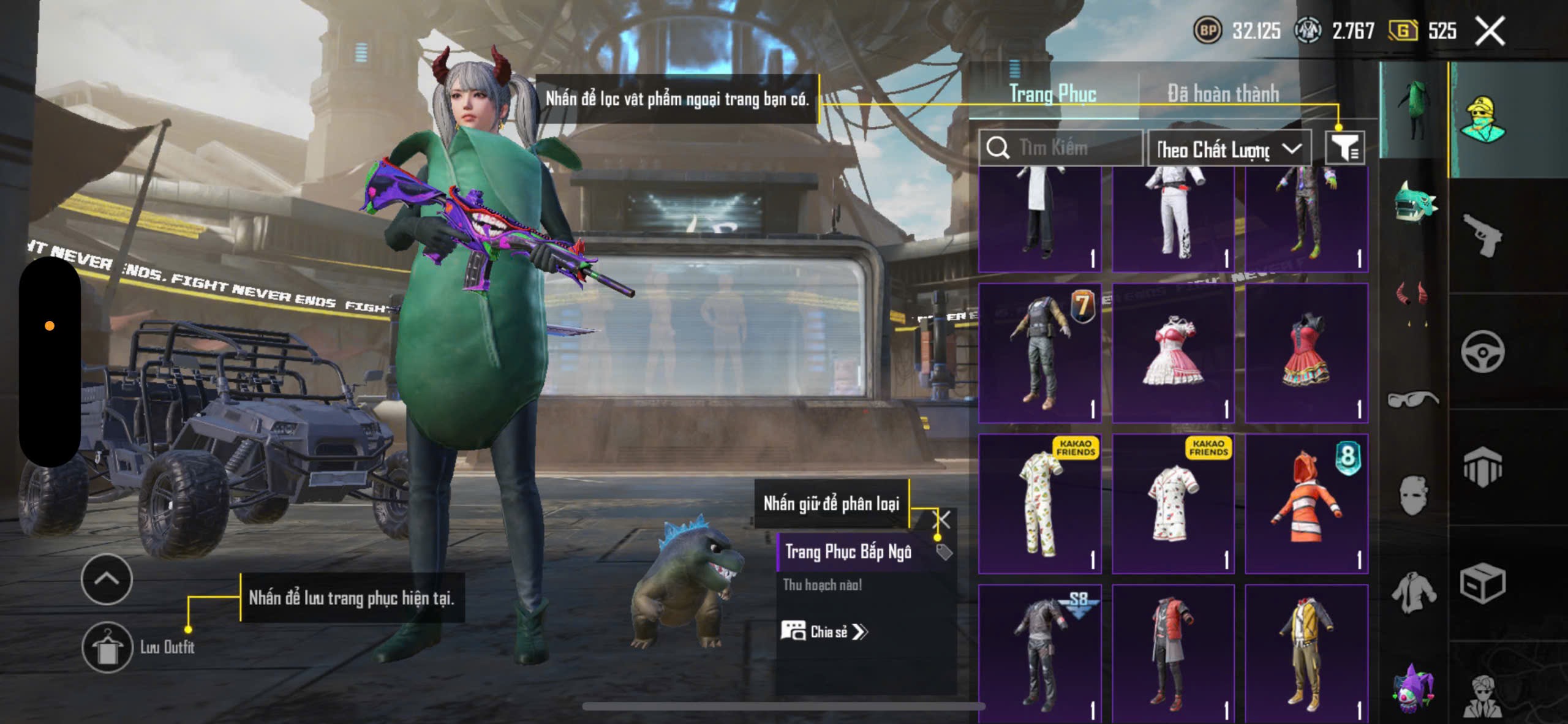Select the pink and white dress outfit
The image size is (1568, 724).
1172,353
